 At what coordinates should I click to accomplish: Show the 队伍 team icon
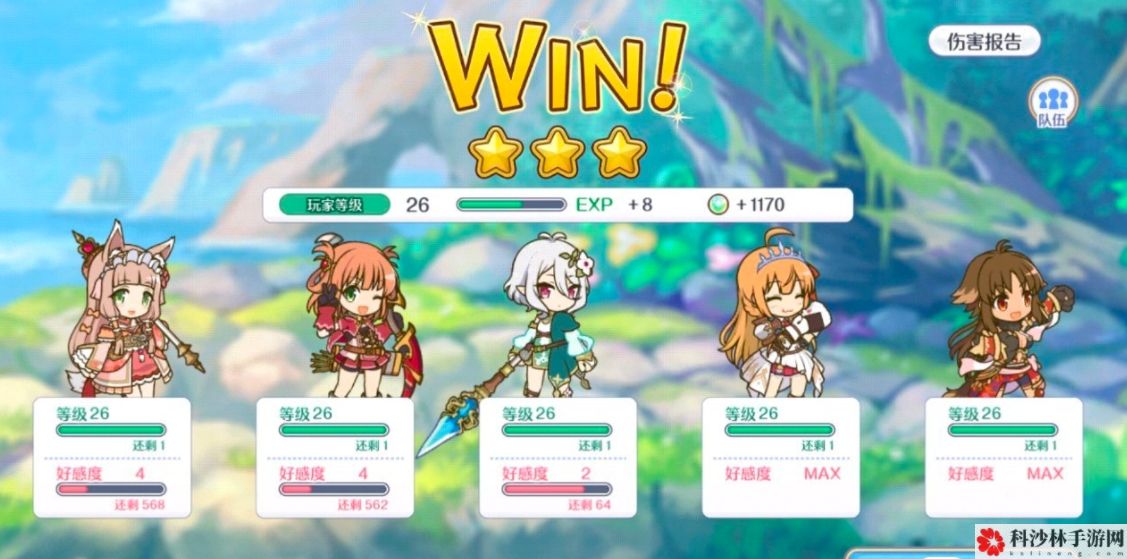click(1051, 106)
